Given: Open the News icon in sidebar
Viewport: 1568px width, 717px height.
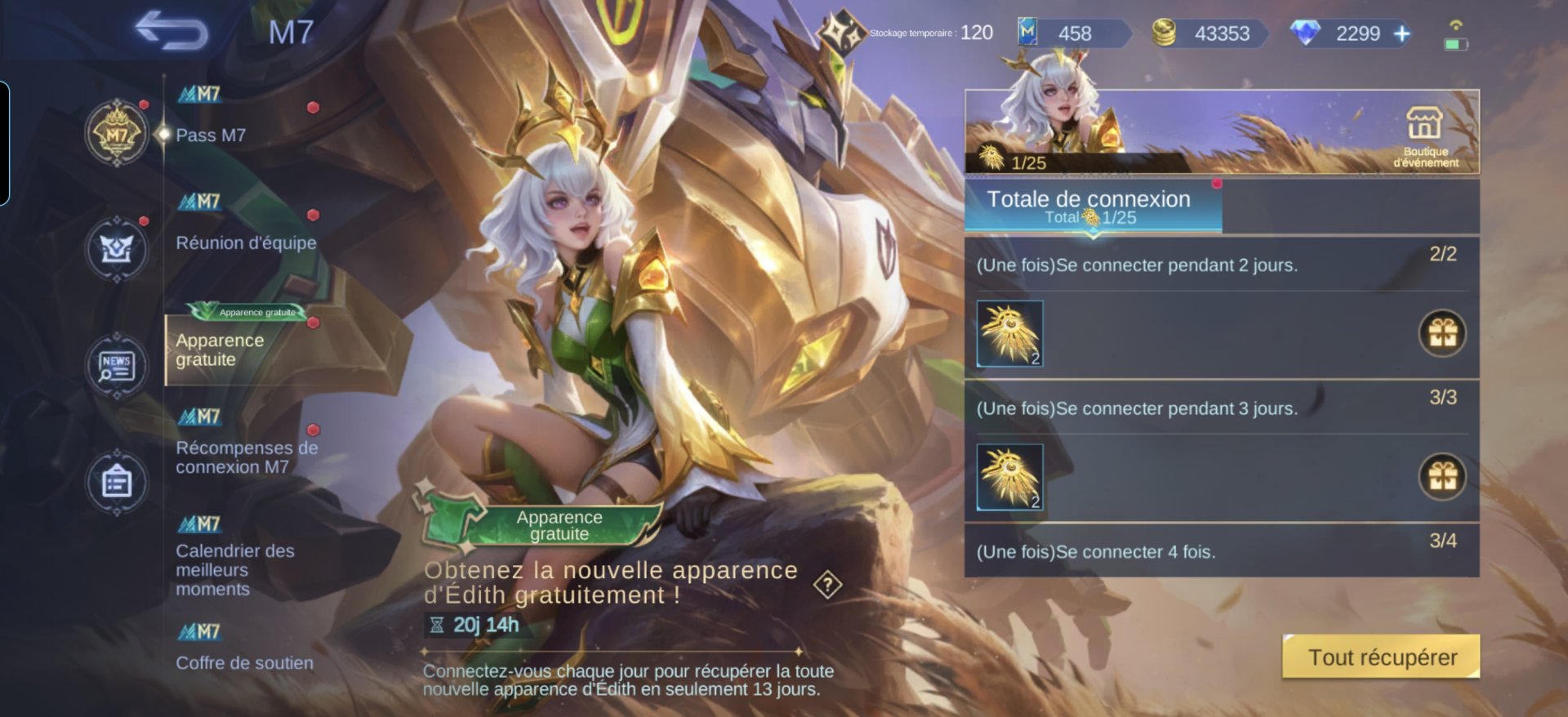Looking at the screenshot, I should pyautogui.click(x=117, y=365).
